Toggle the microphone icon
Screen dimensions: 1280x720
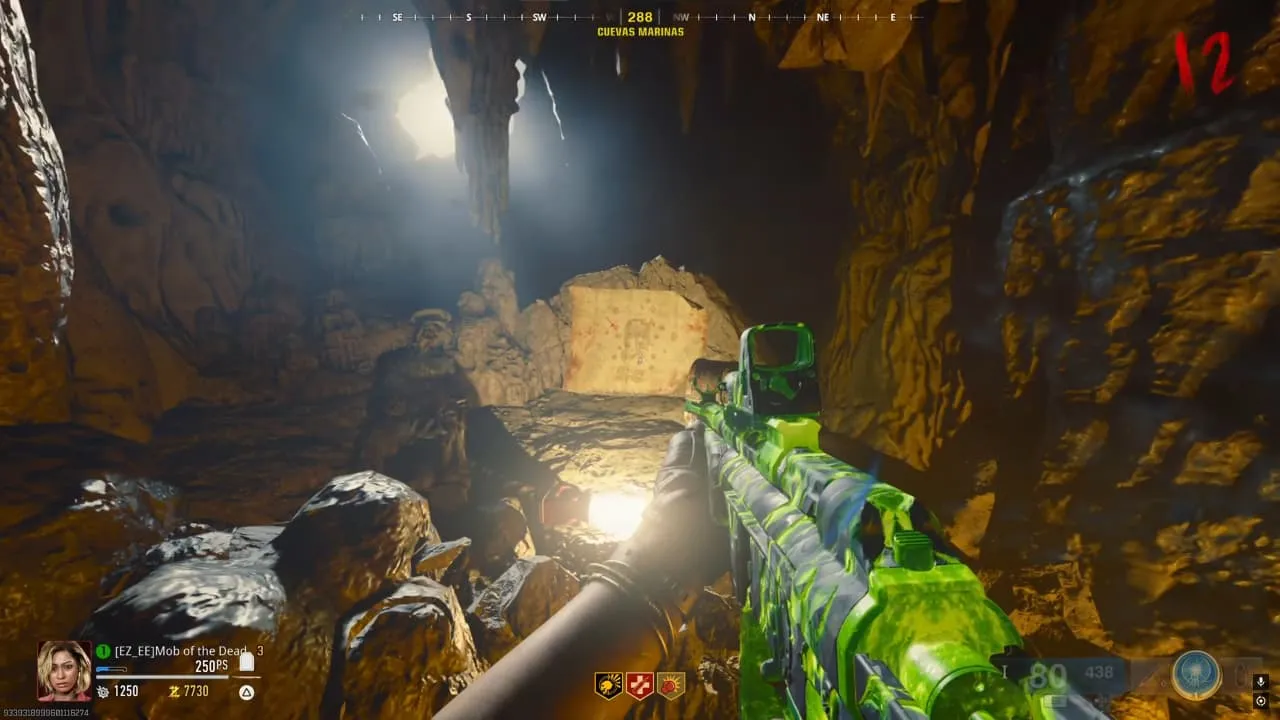pos(1261,682)
